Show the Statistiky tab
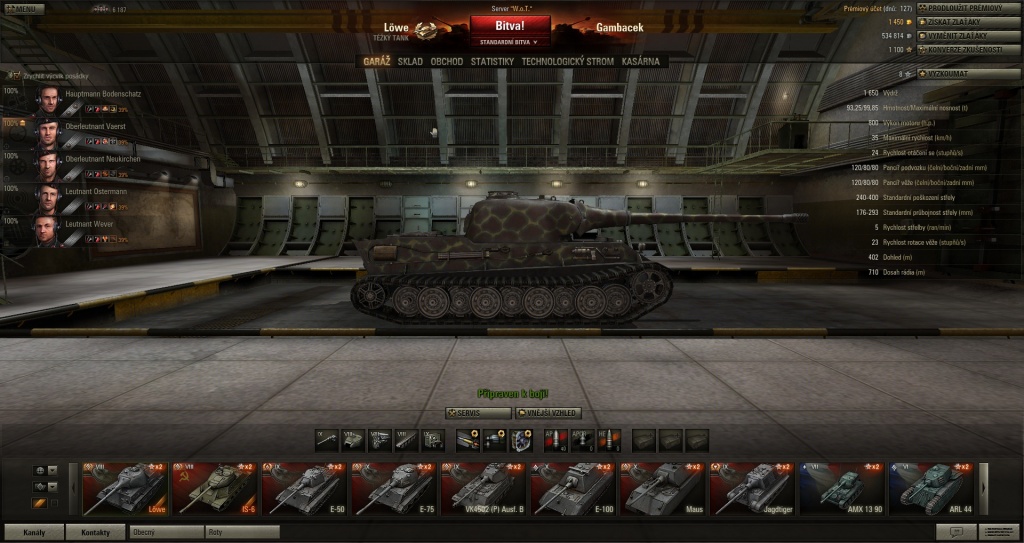 coord(492,62)
